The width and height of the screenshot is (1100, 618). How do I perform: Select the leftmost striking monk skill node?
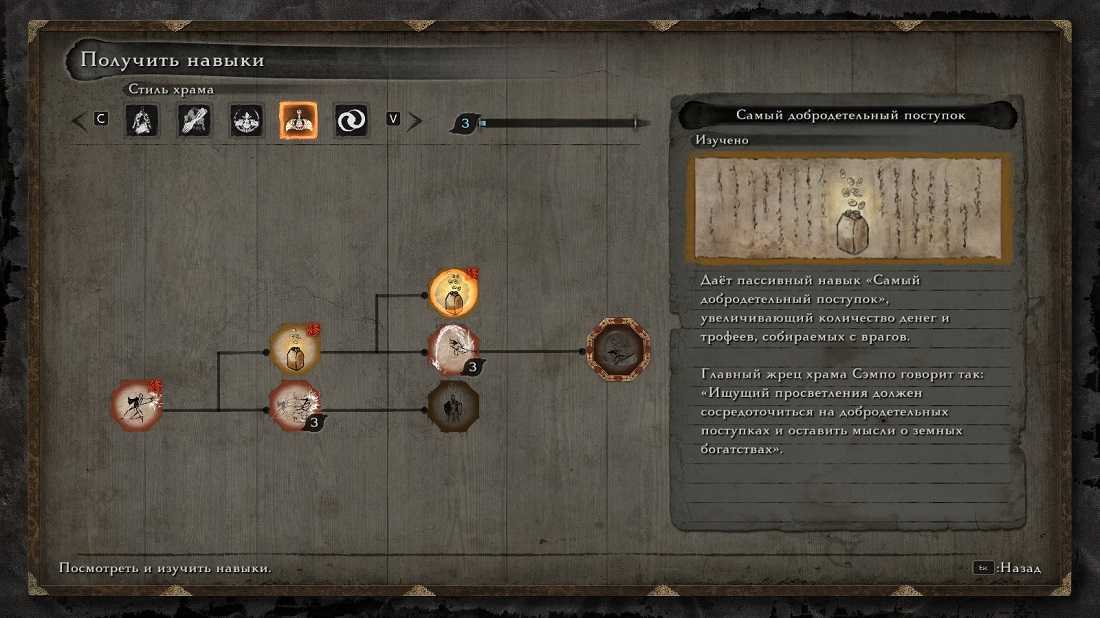click(x=137, y=405)
